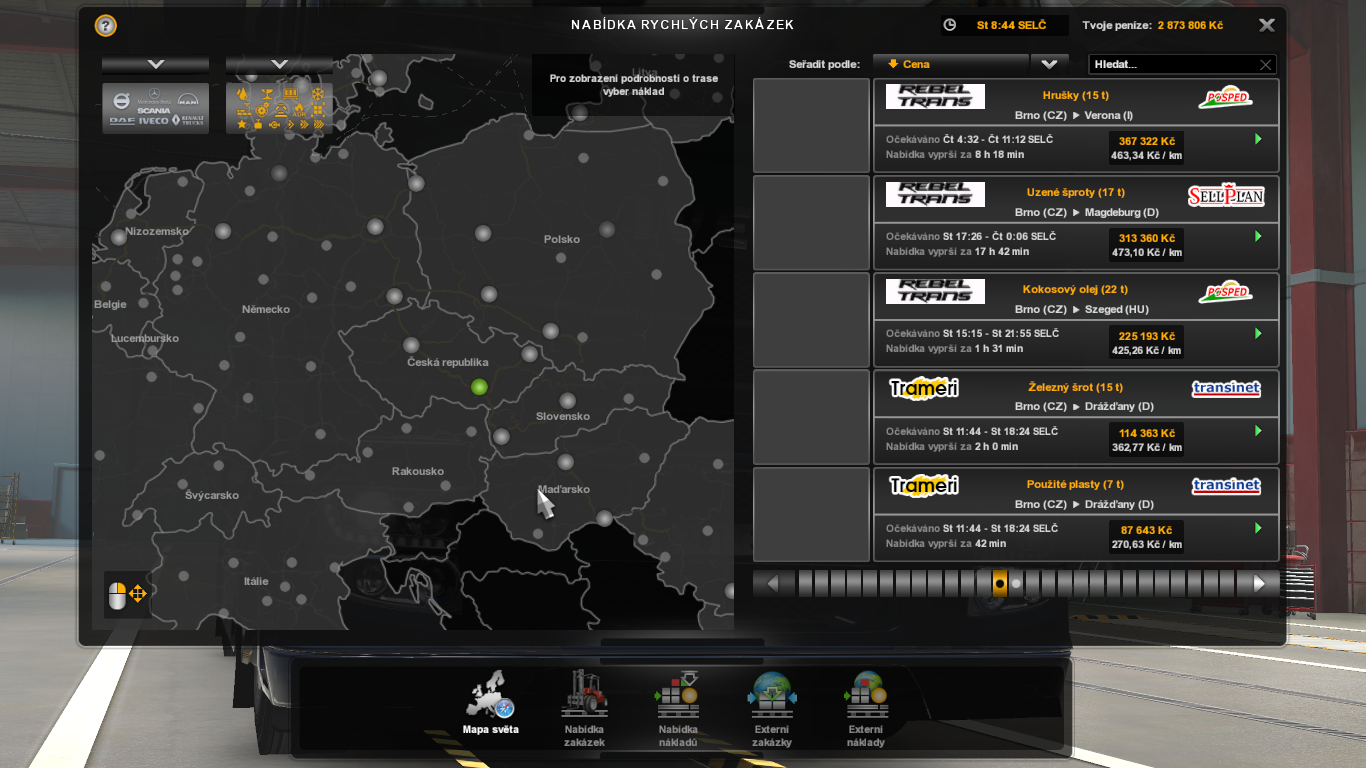
Task: Close the quick jobs offer window
Action: (1266, 26)
